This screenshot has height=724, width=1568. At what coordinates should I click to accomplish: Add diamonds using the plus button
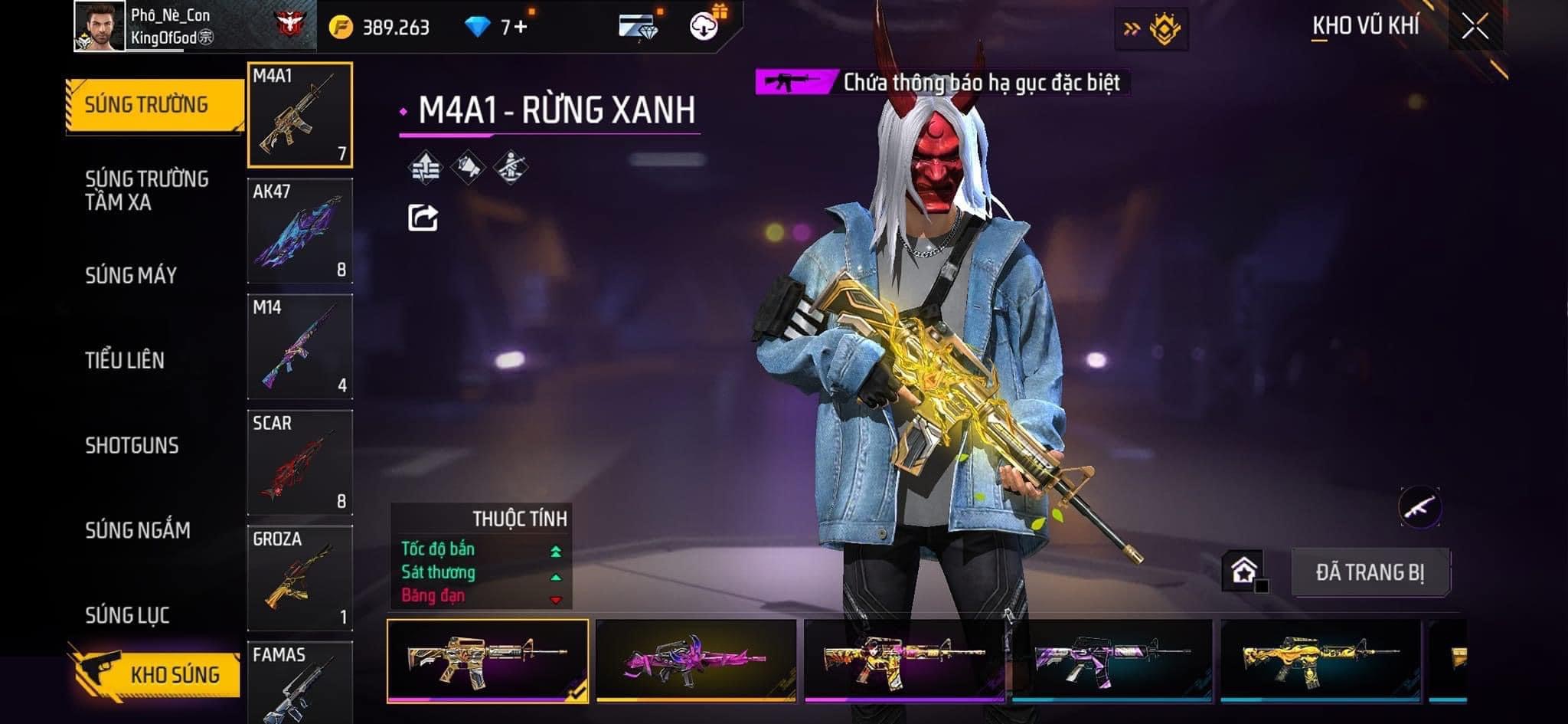(x=521, y=28)
